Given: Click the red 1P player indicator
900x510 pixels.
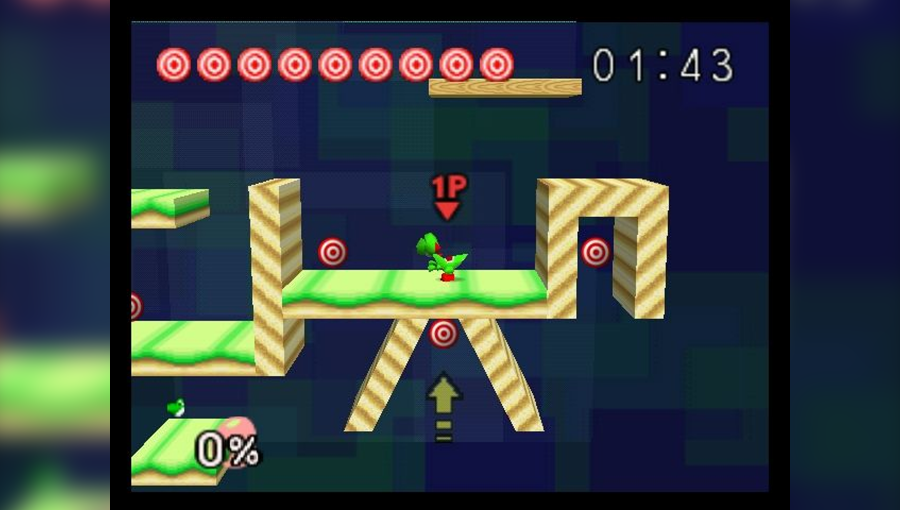Looking at the screenshot, I should click(x=447, y=196).
